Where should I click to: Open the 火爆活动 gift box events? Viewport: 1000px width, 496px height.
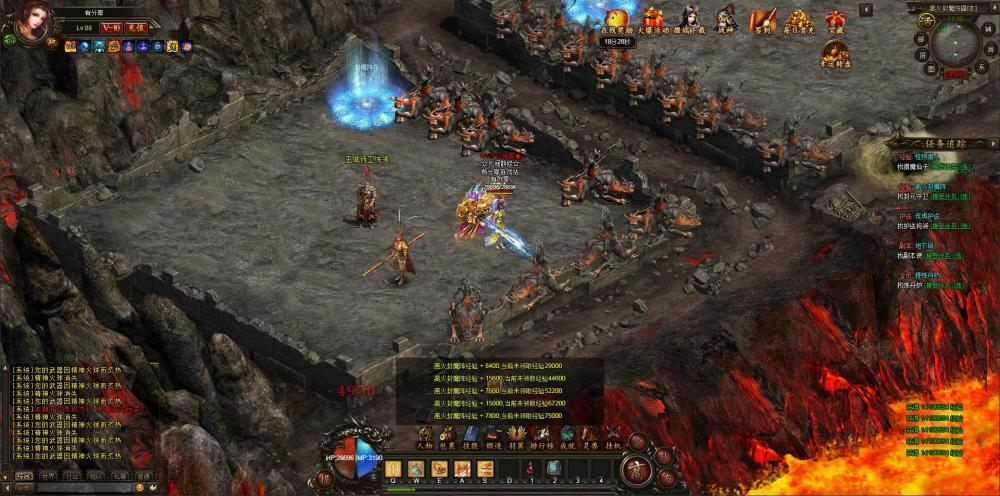(653, 21)
